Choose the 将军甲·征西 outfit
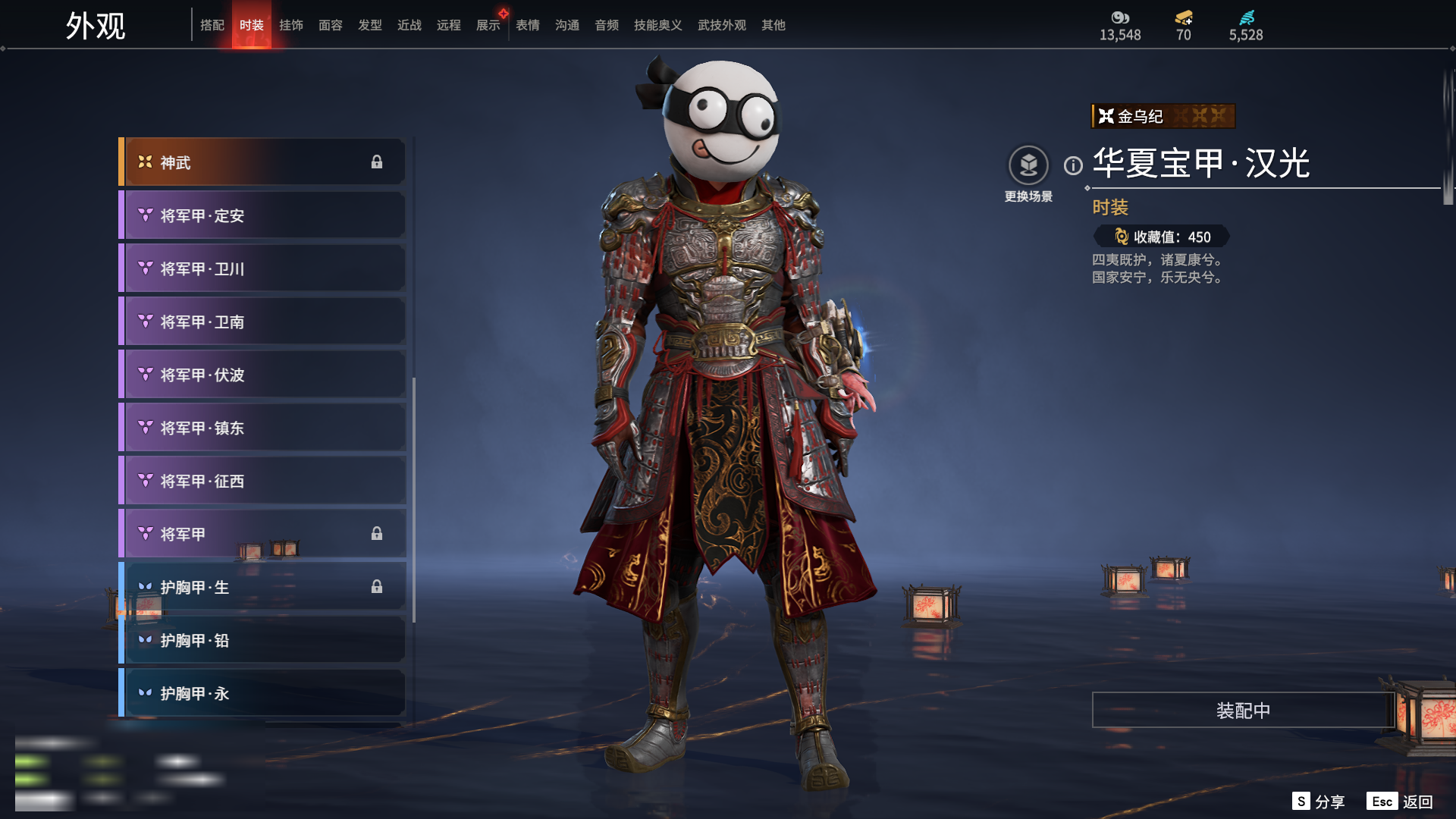Viewport: 1456px width, 819px height. pos(262,481)
